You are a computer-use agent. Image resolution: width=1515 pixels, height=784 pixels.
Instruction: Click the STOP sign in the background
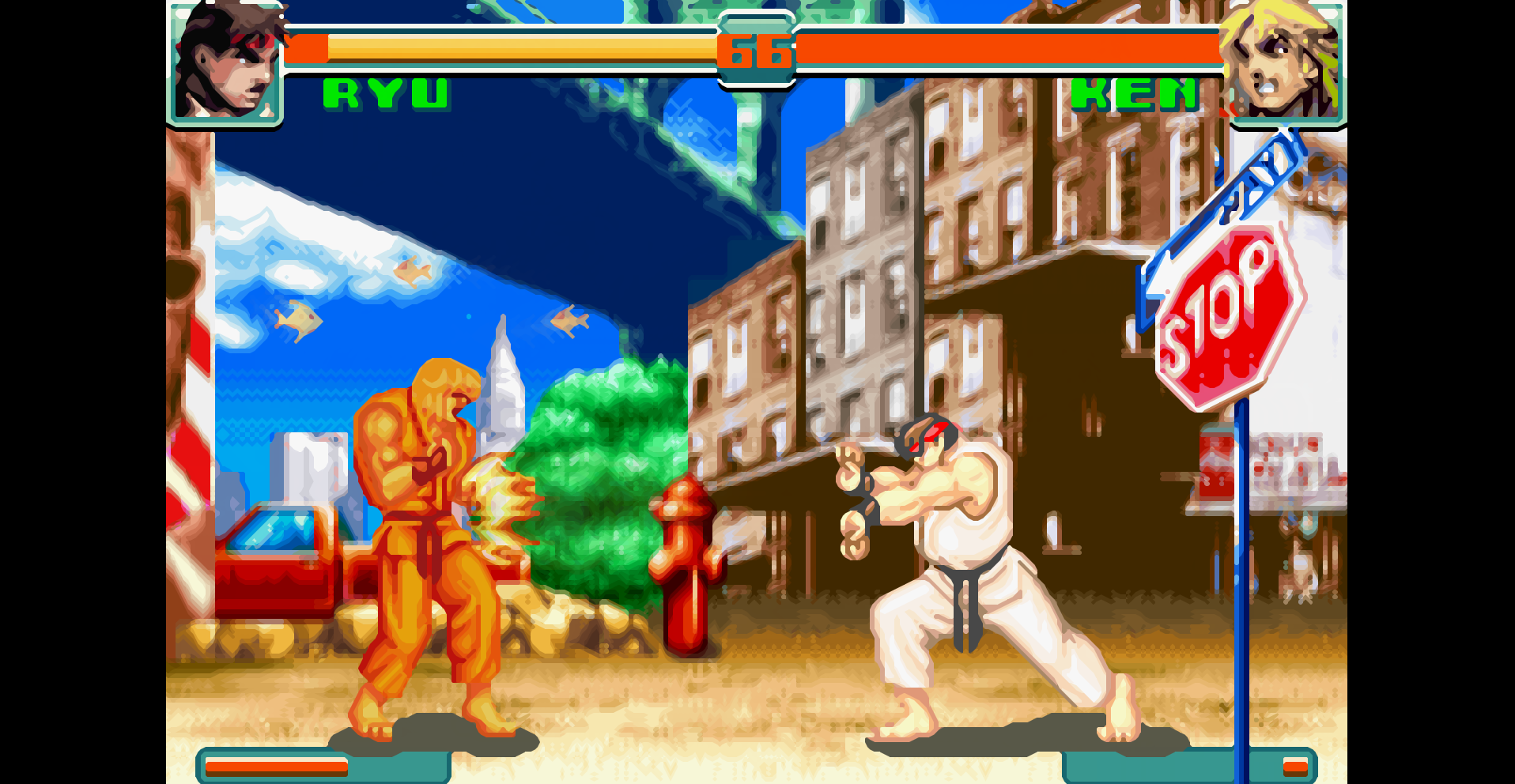pyautogui.click(x=1222, y=316)
